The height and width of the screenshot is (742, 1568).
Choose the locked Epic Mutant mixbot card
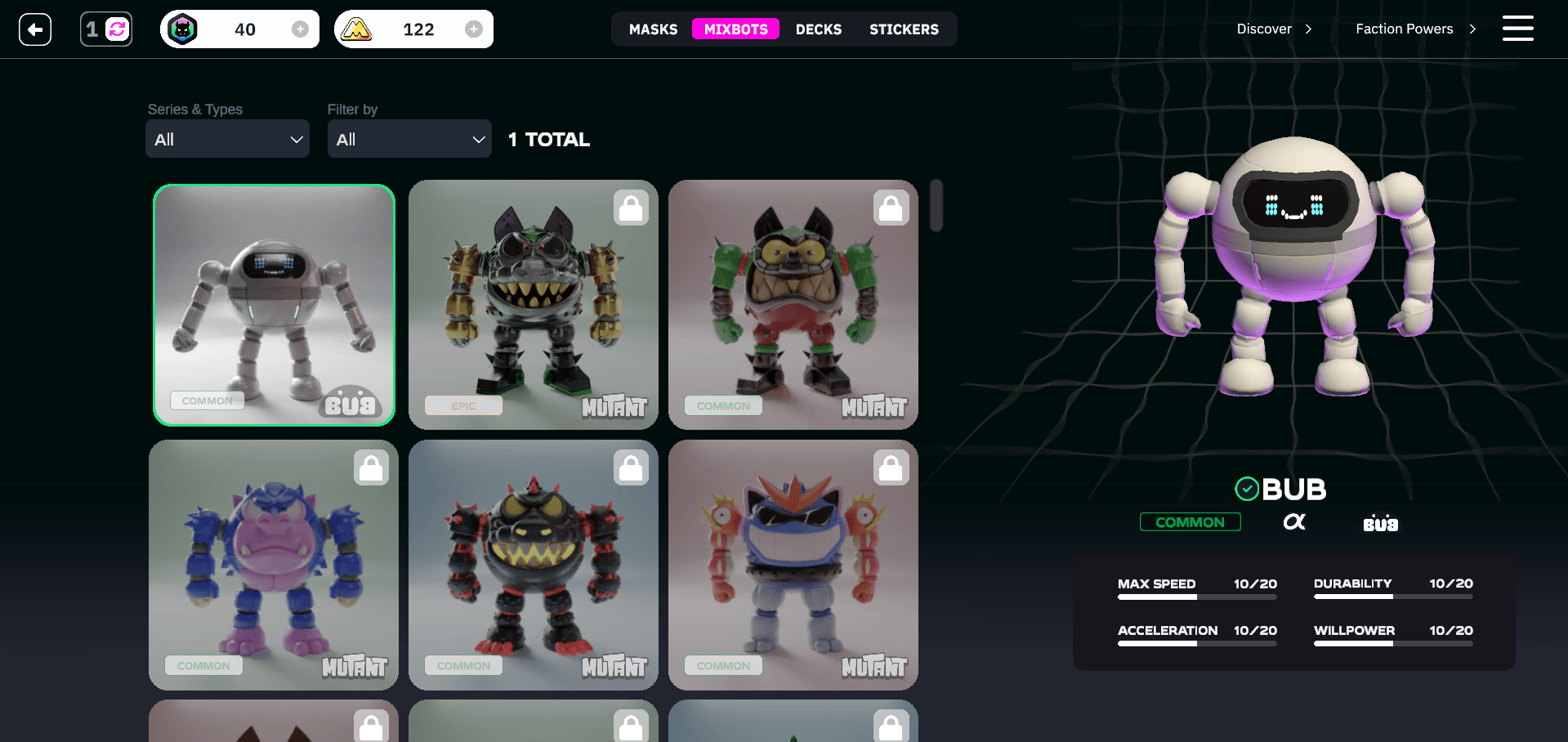[533, 305]
